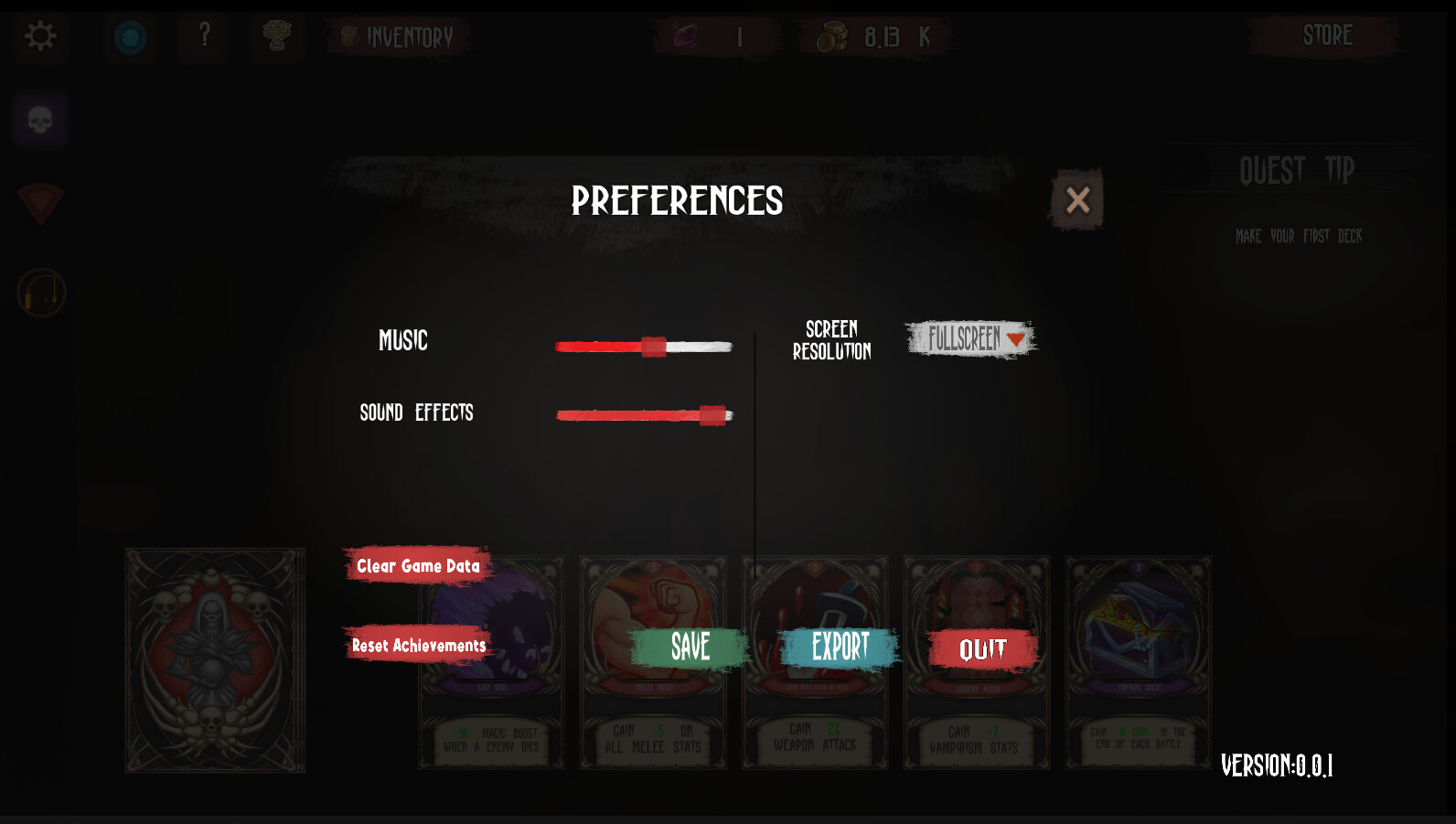Select the skull icon in the sidebar
The height and width of the screenshot is (824, 1456).
[38, 120]
